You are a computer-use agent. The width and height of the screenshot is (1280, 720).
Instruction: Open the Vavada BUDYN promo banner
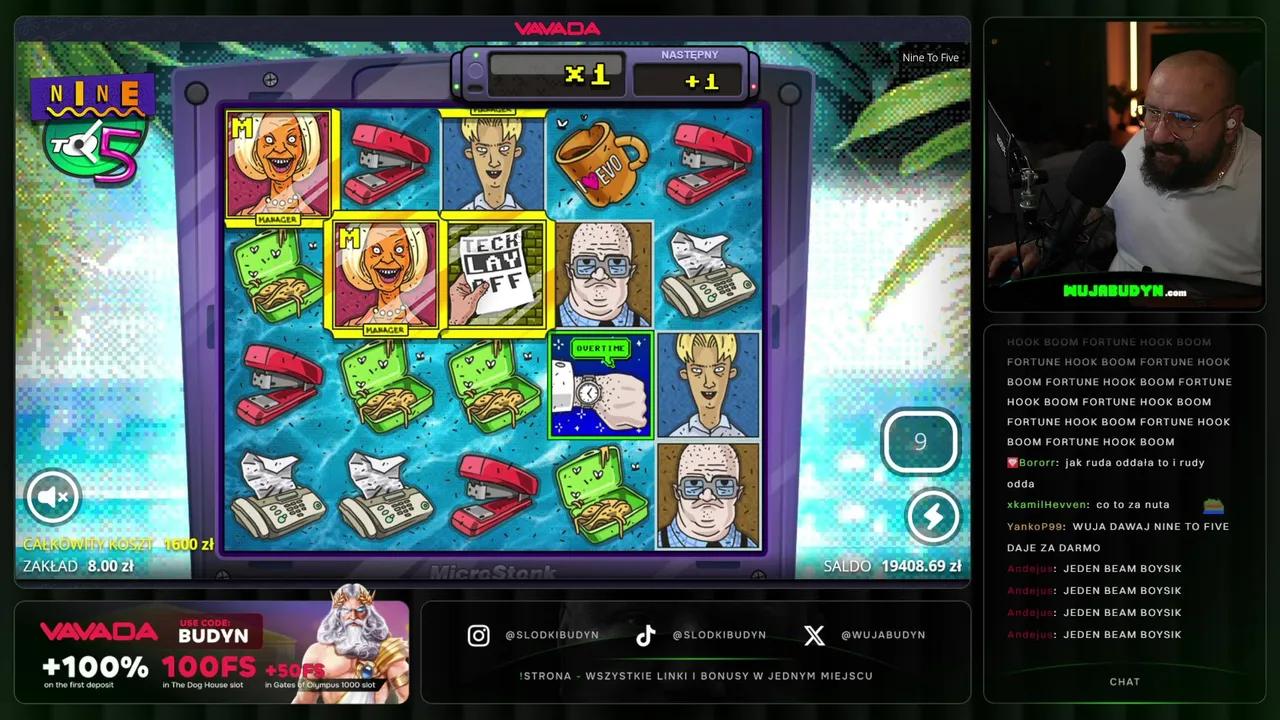tap(212, 651)
